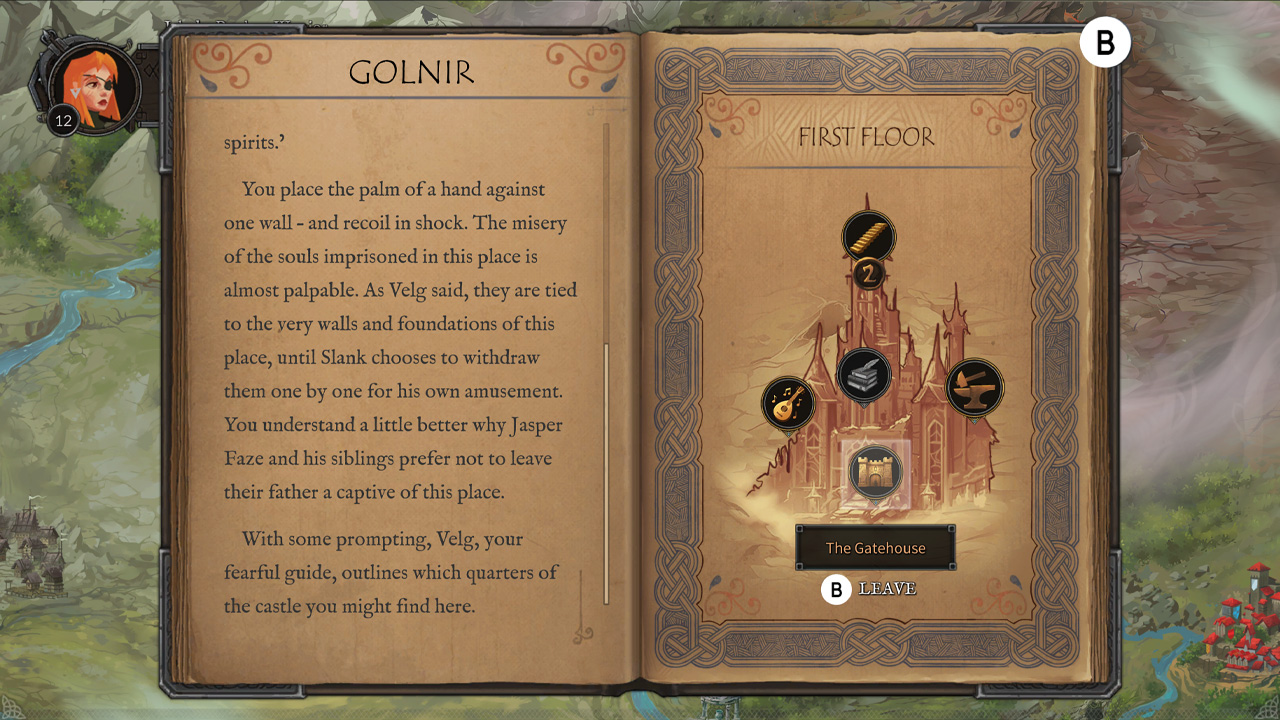1280x720 pixels.
Task: Open the books and quill location
Action: tap(864, 375)
